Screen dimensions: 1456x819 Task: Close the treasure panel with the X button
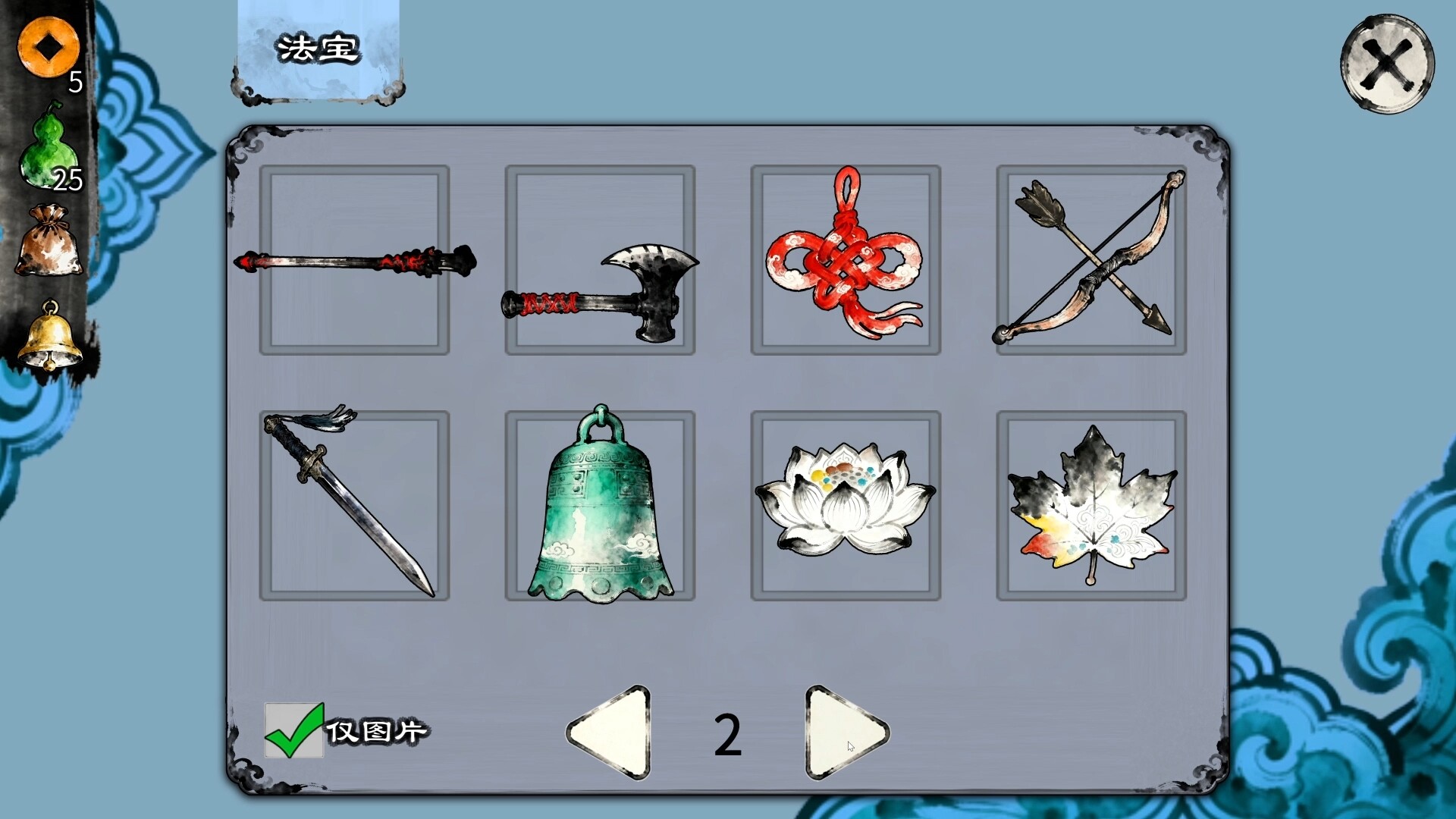click(1387, 64)
